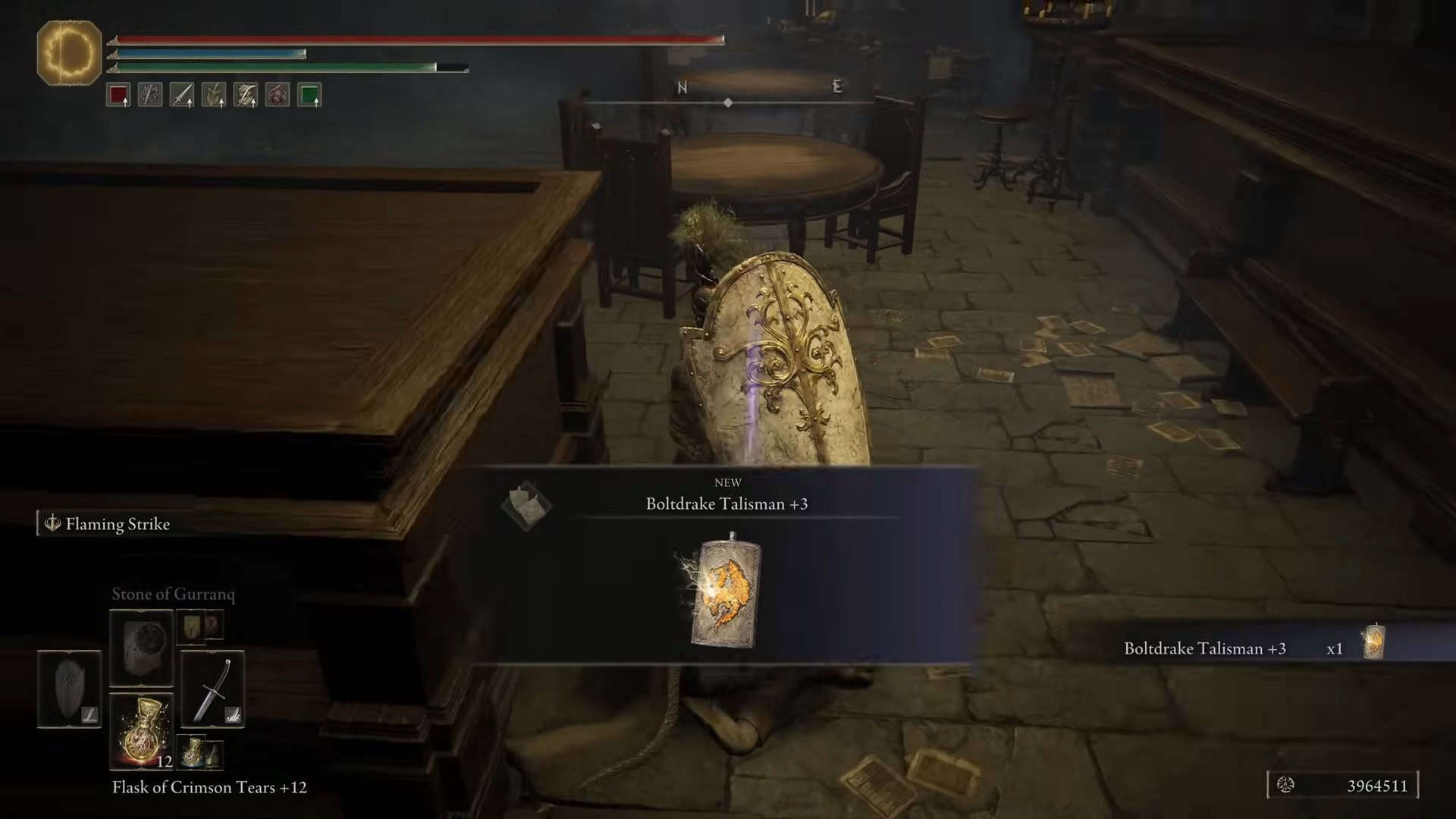Click the thorny vine status effect icon

click(149, 95)
